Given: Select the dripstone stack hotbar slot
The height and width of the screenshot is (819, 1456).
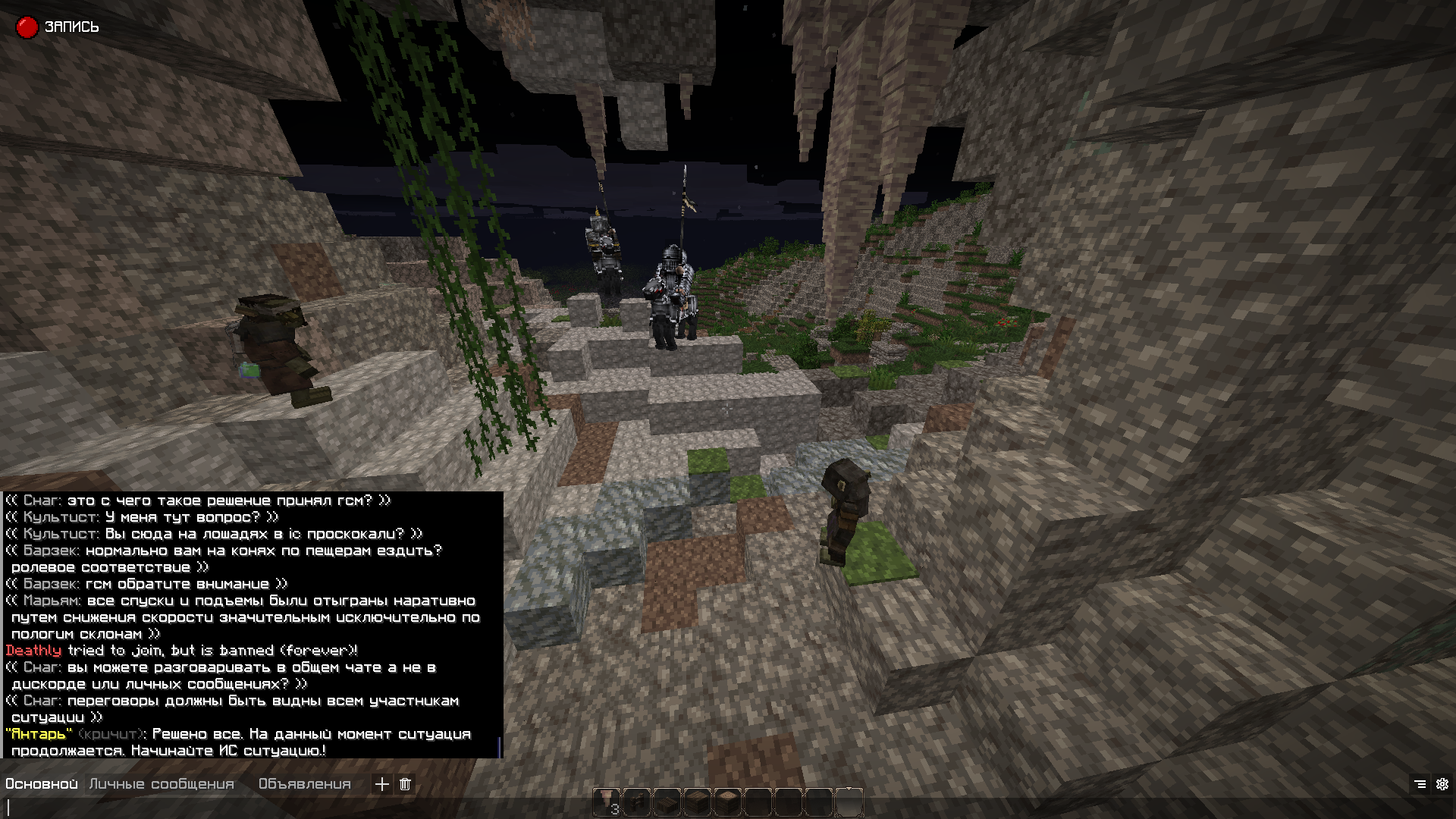Looking at the screenshot, I should click(x=607, y=802).
